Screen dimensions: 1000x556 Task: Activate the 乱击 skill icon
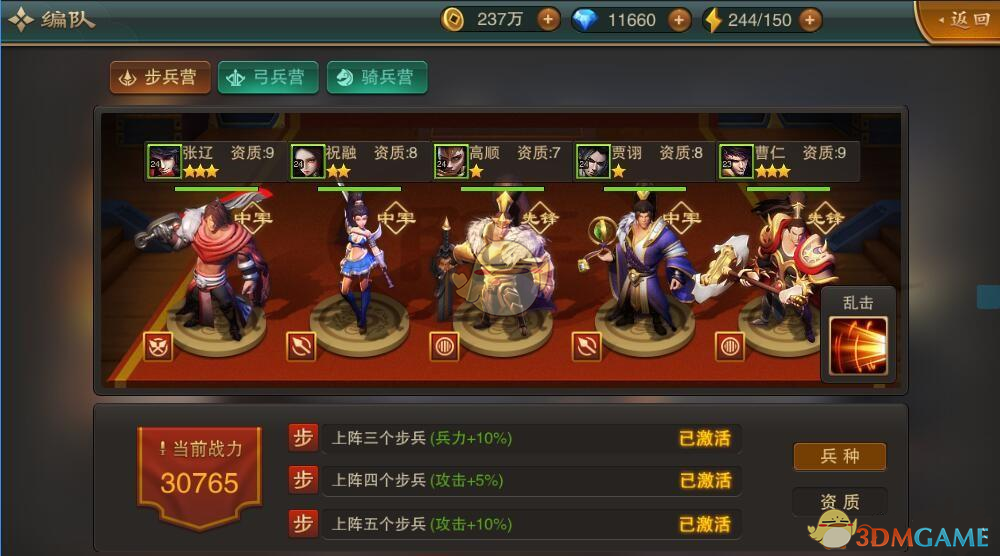click(858, 345)
